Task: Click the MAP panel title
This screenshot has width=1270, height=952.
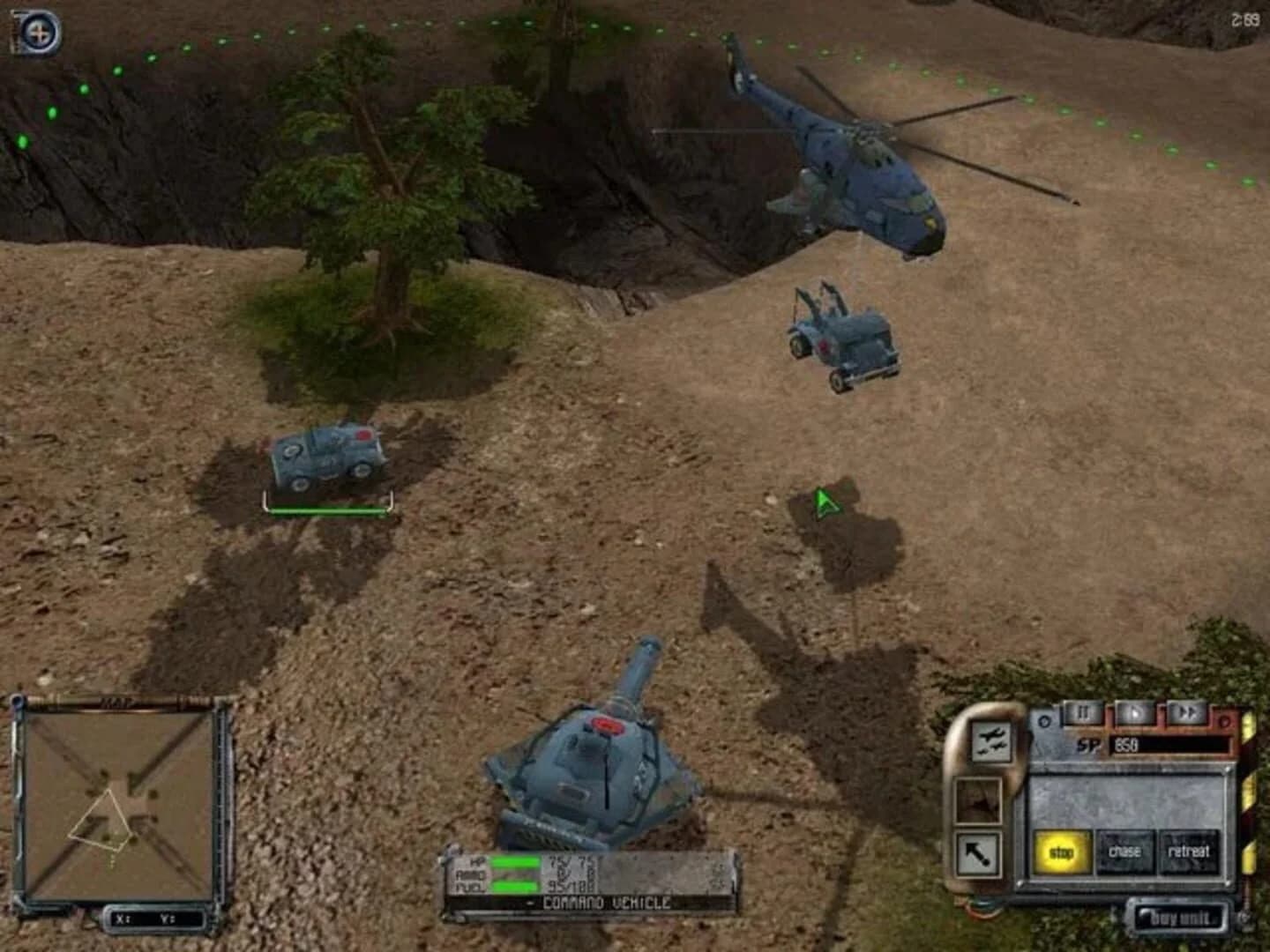Action: [x=117, y=700]
